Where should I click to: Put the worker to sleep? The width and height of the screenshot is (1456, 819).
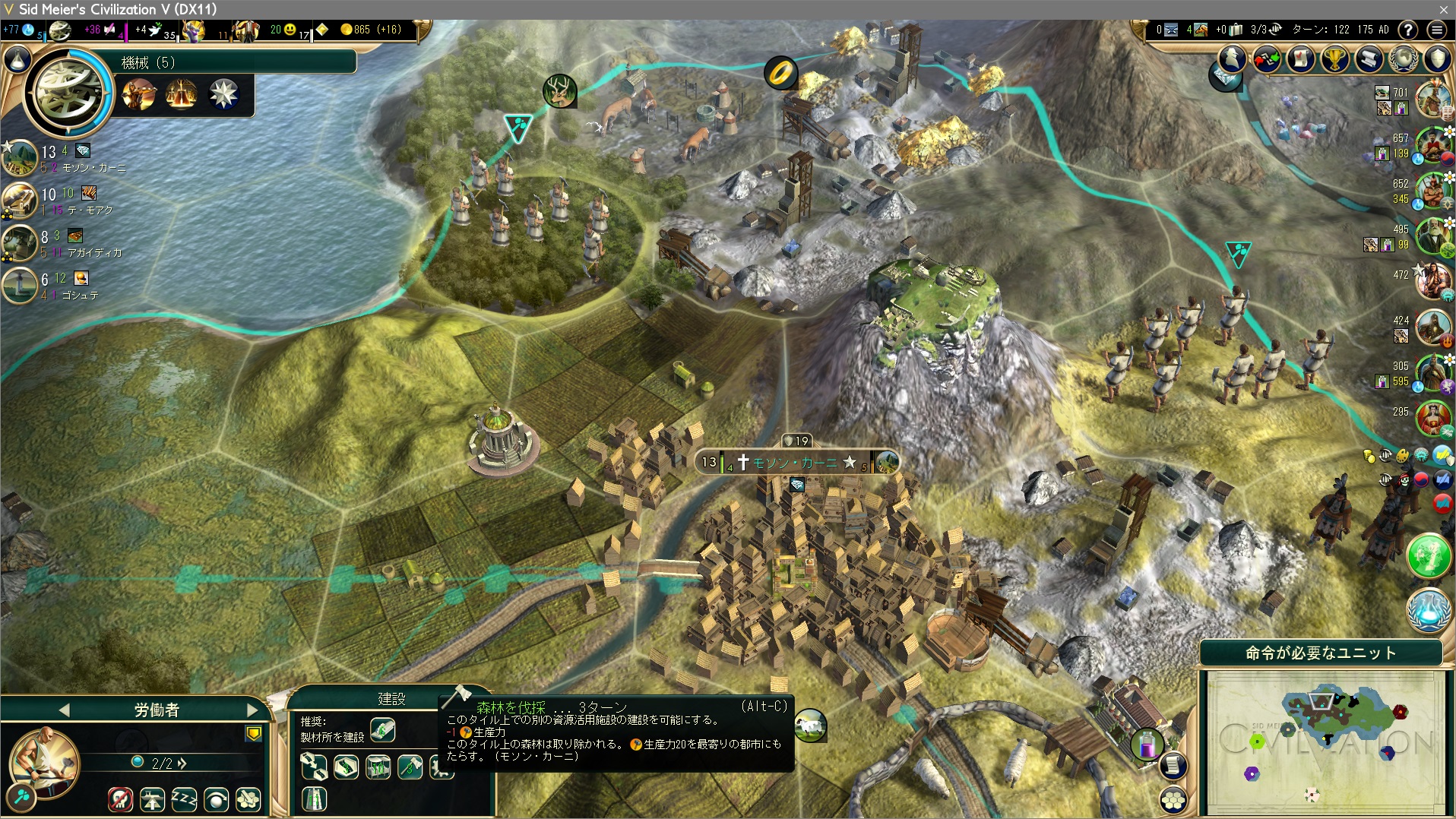click(x=184, y=798)
